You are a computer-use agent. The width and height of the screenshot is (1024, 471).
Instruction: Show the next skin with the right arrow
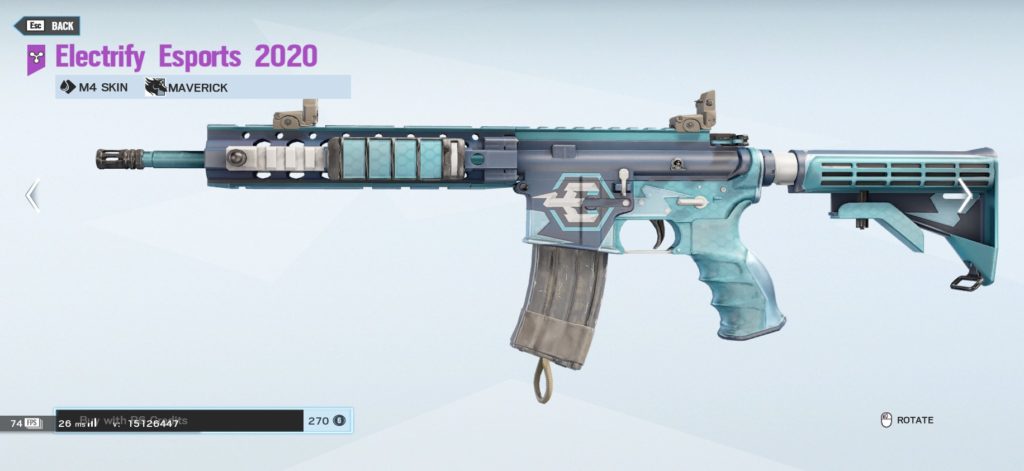[965, 195]
